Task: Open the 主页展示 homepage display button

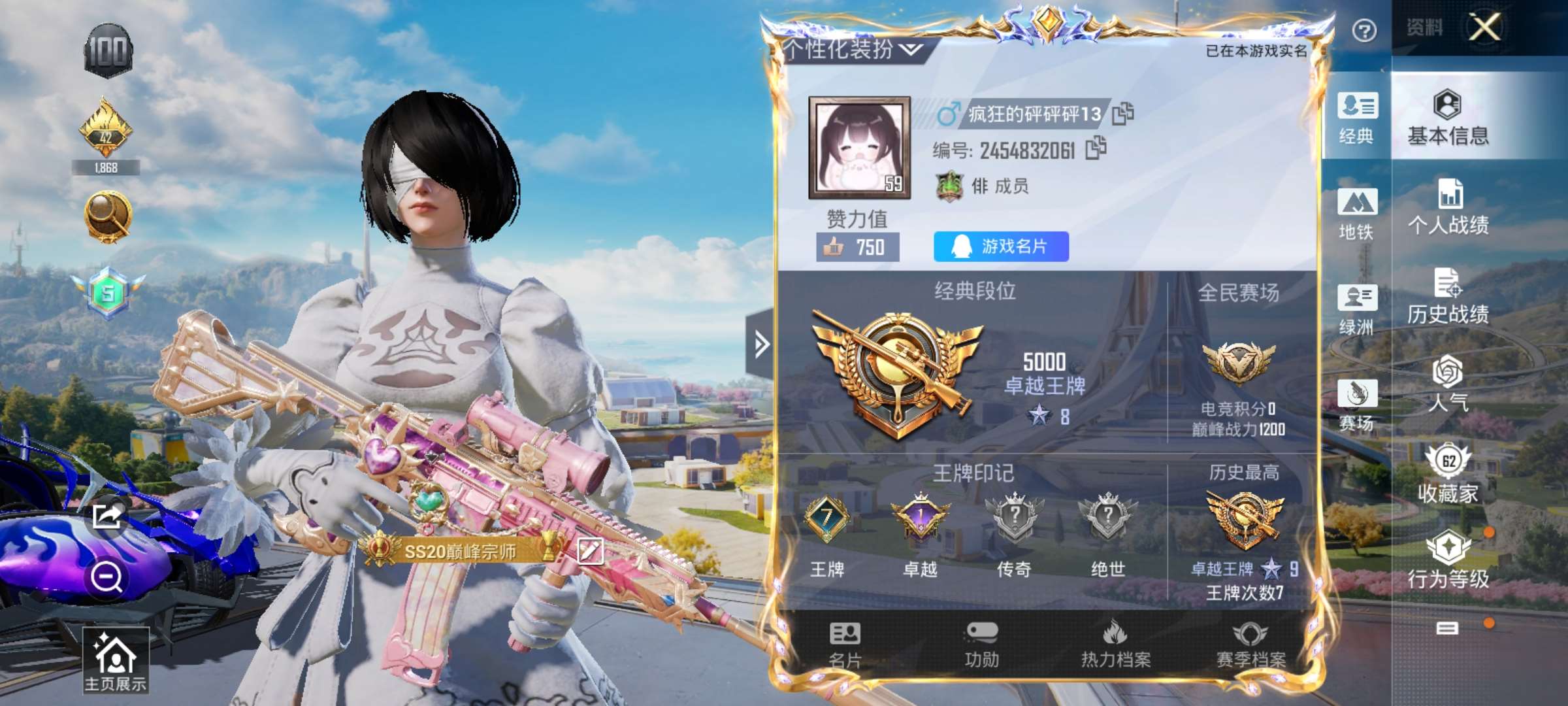Action: [x=116, y=660]
